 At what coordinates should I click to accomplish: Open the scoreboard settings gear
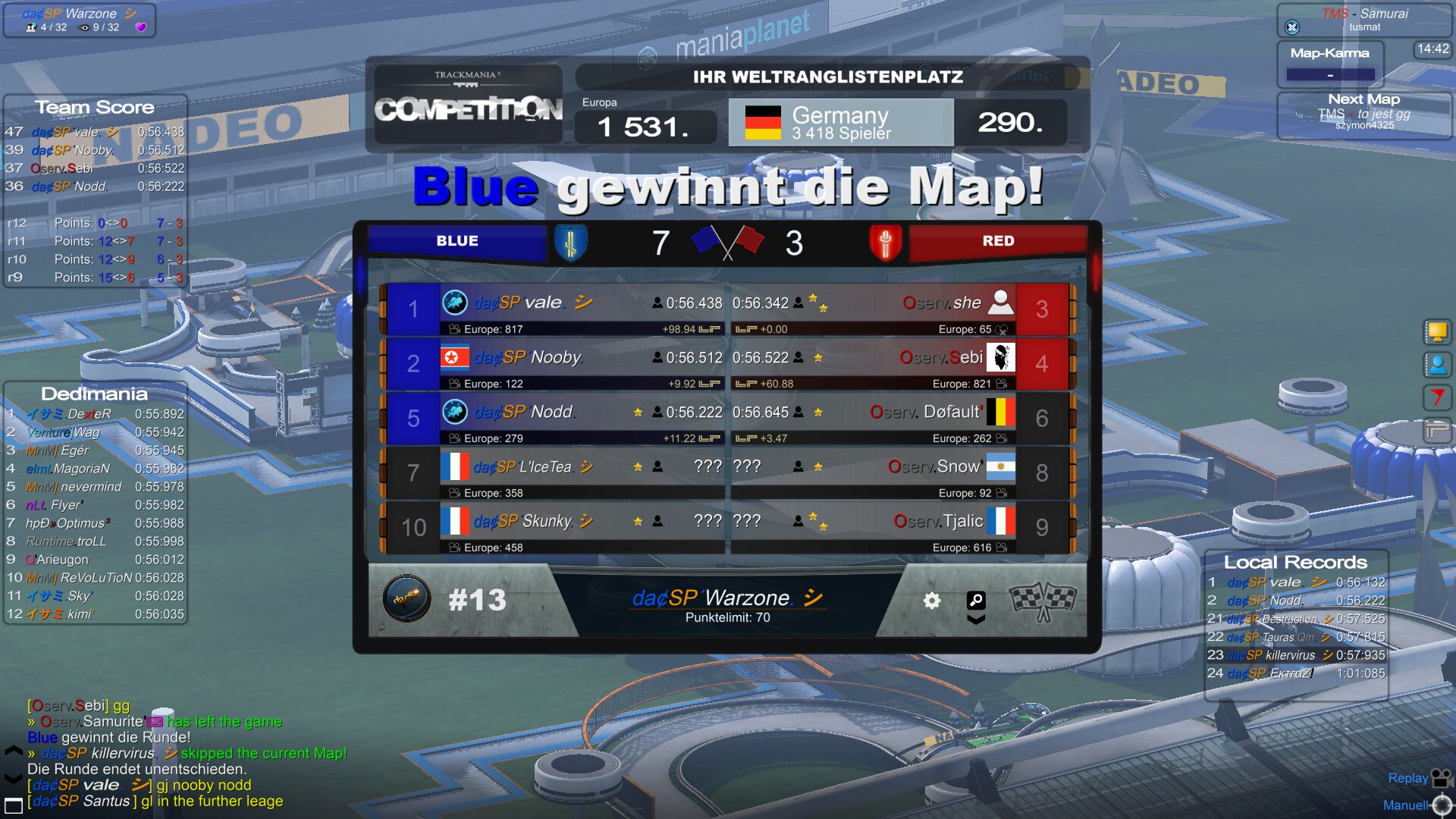coord(932,601)
